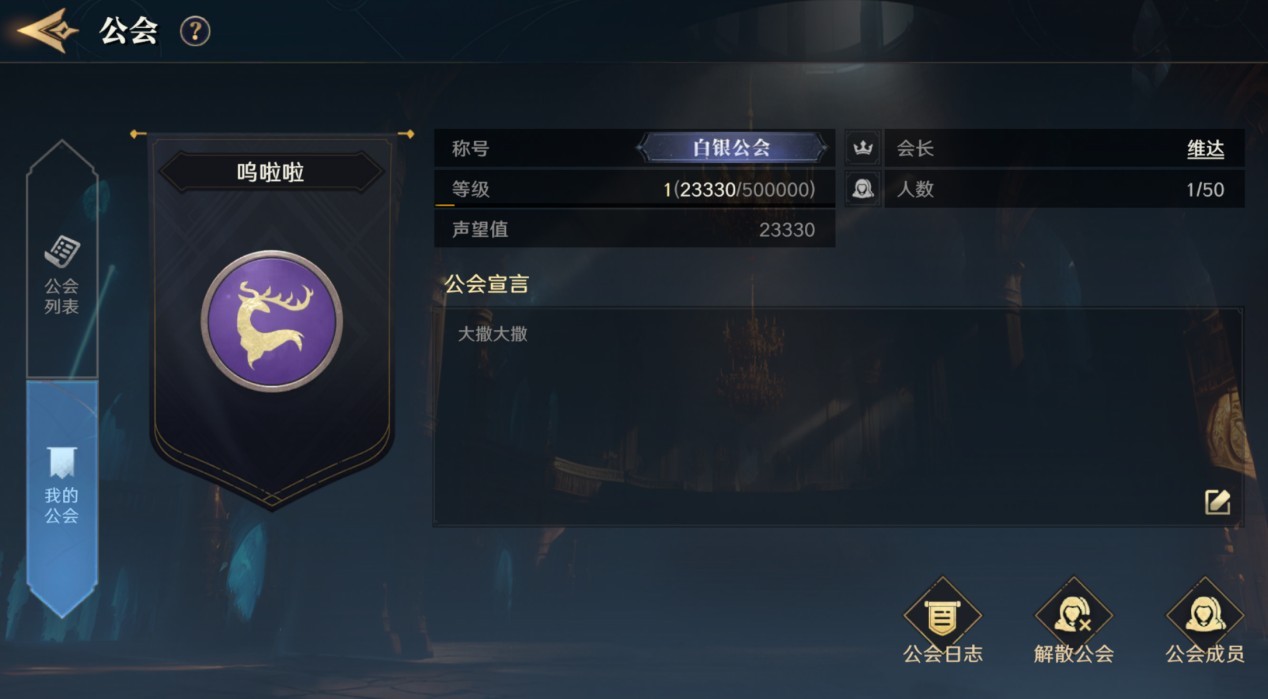Edit the guild declaration text
1268x699 pixels.
pyautogui.click(x=1217, y=502)
